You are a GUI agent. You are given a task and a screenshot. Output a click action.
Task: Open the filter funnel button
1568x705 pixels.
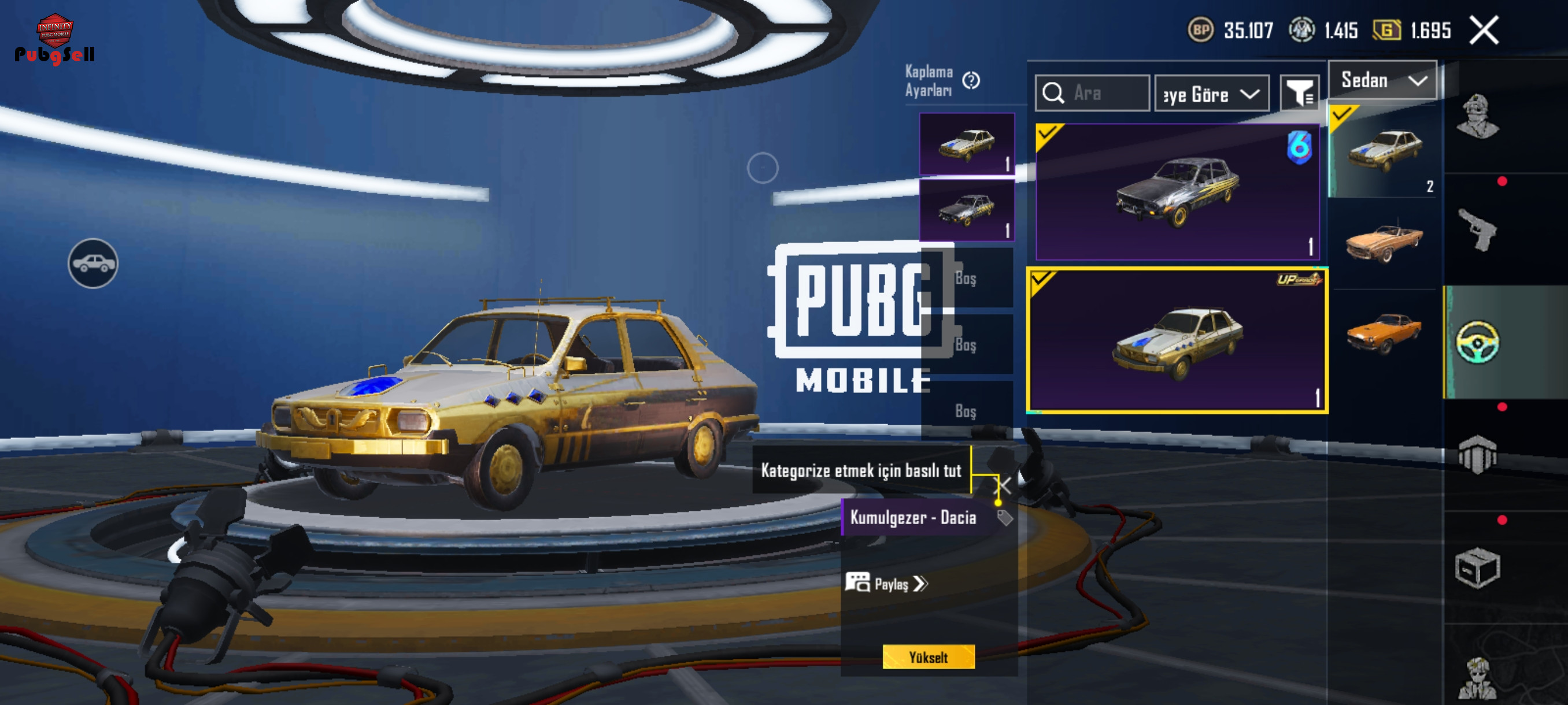point(1299,94)
